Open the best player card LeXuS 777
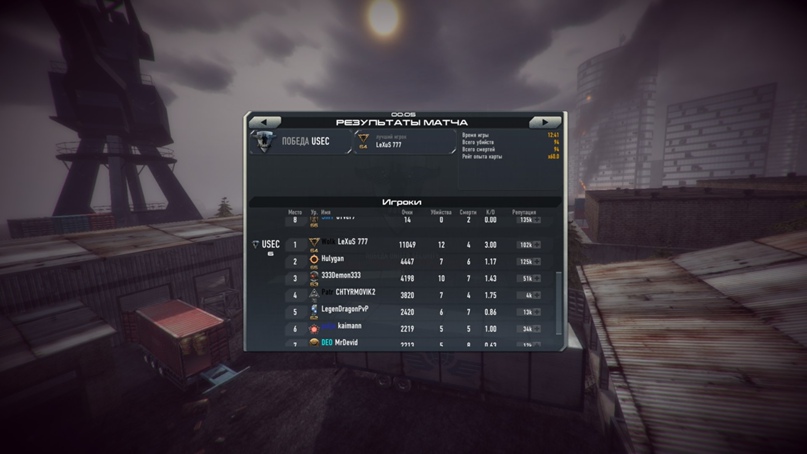This screenshot has width=807, height=454. [x=402, y=142]
